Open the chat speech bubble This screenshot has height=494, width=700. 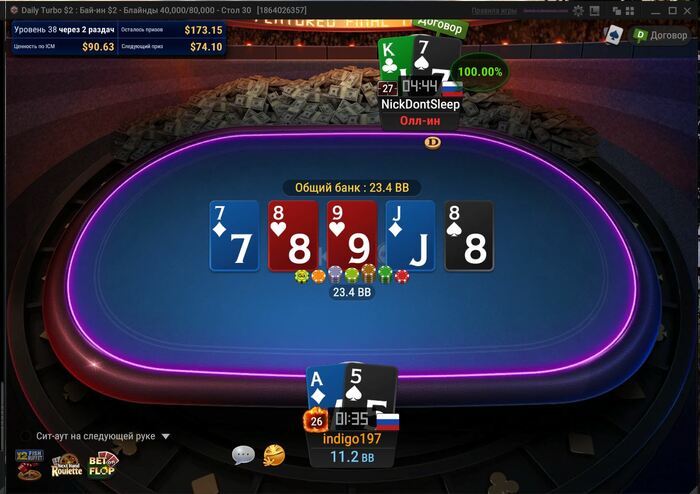point(243,455)
